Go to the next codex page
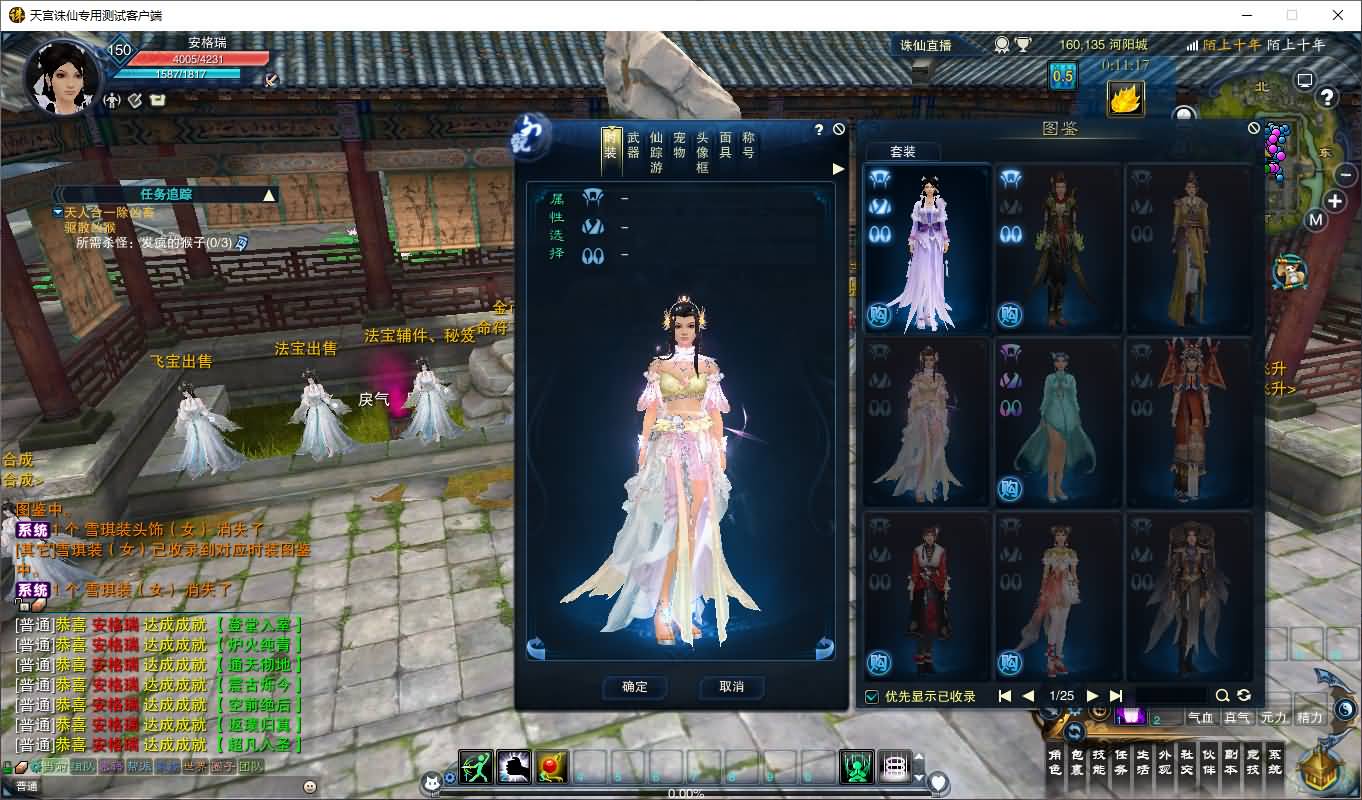 [1092, 696]
